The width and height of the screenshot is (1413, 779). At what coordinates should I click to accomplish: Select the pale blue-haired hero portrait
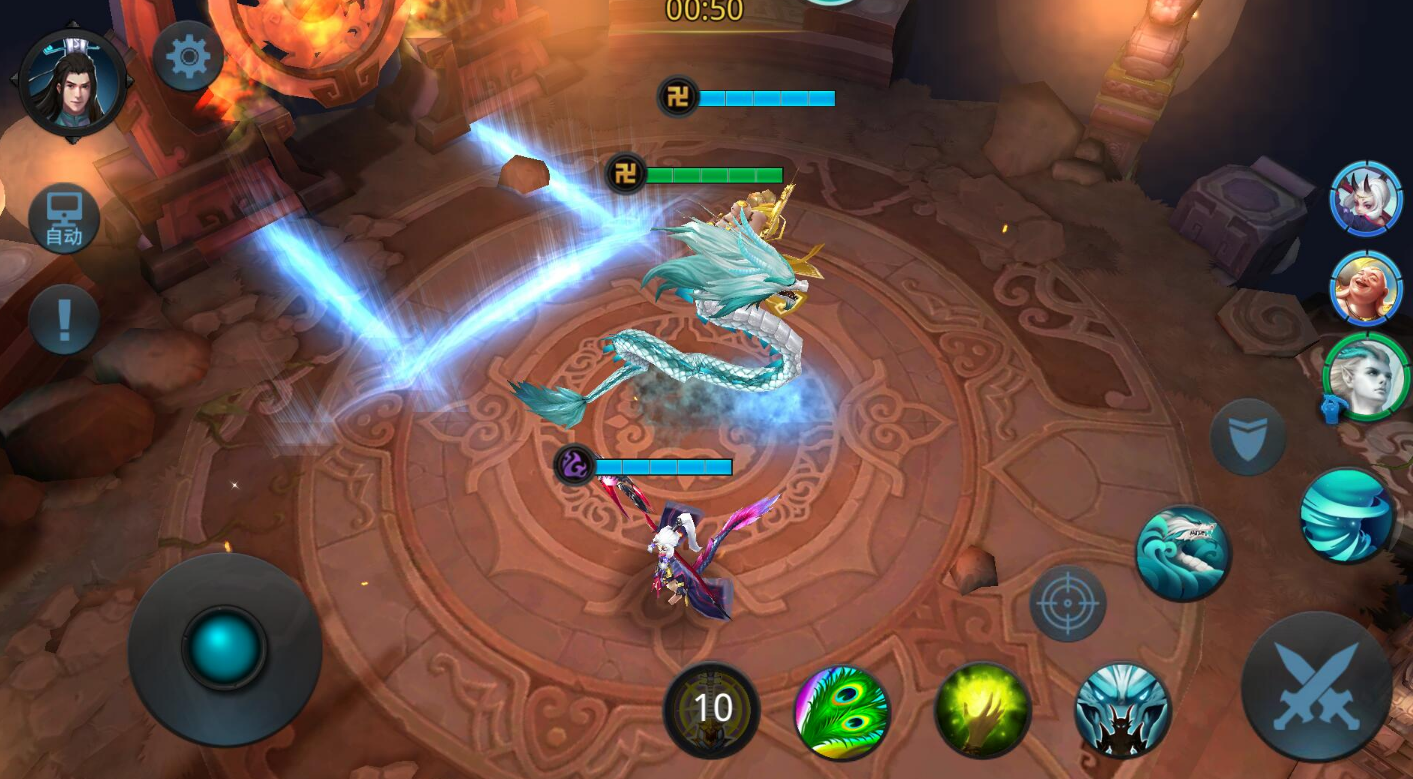point(1366,378)
